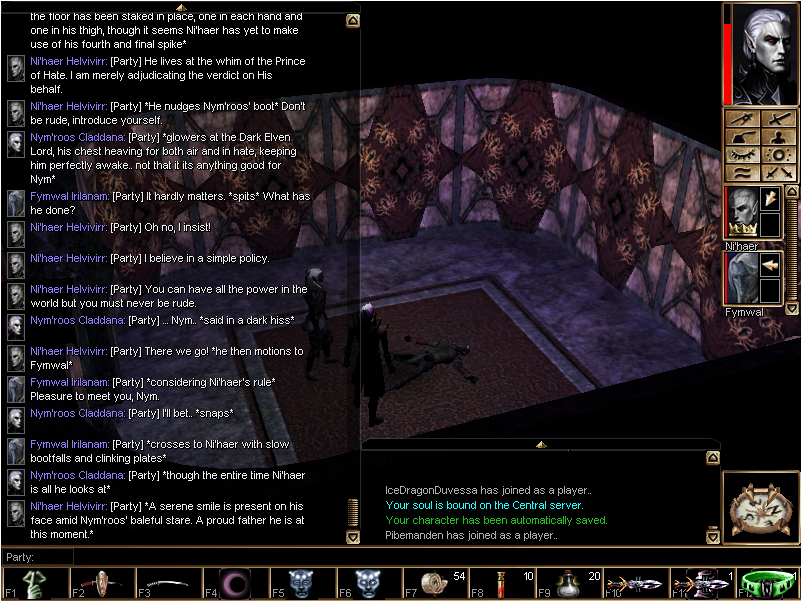Use the white flask in F9
Image resolution: width=802 pixels, height=602 pixels.
[566, 584]
